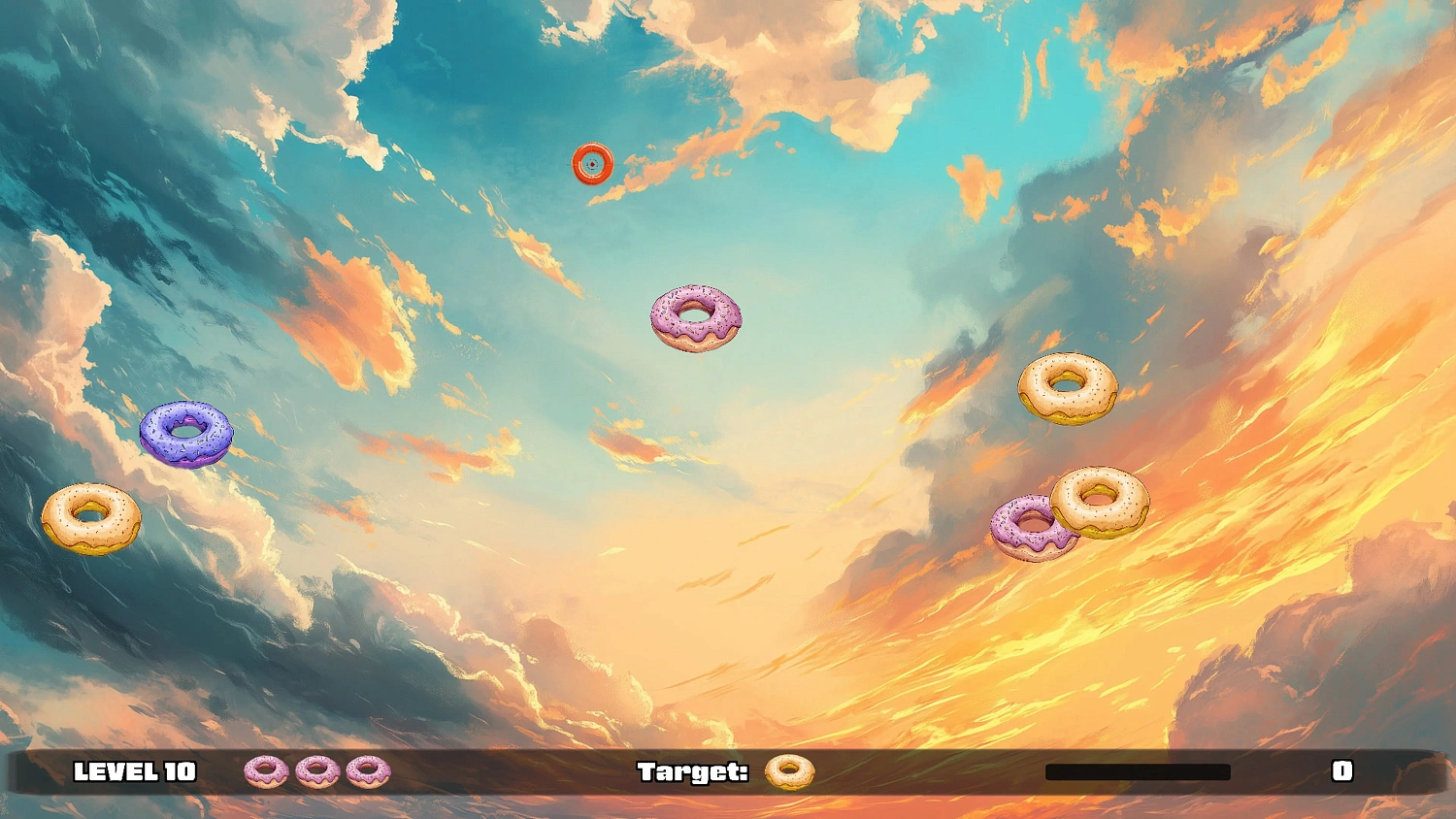Shoot the yellow sprinkled donut on the right

click(x=1102, y=500)
